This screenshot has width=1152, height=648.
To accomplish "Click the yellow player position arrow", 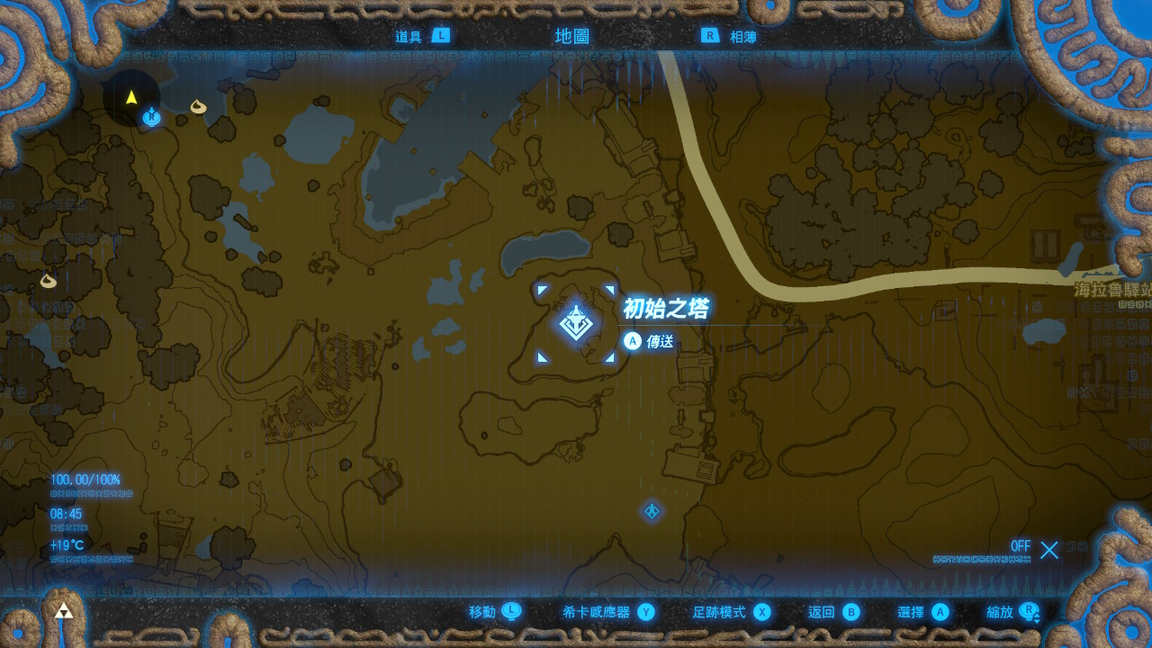I will point(131,97).
